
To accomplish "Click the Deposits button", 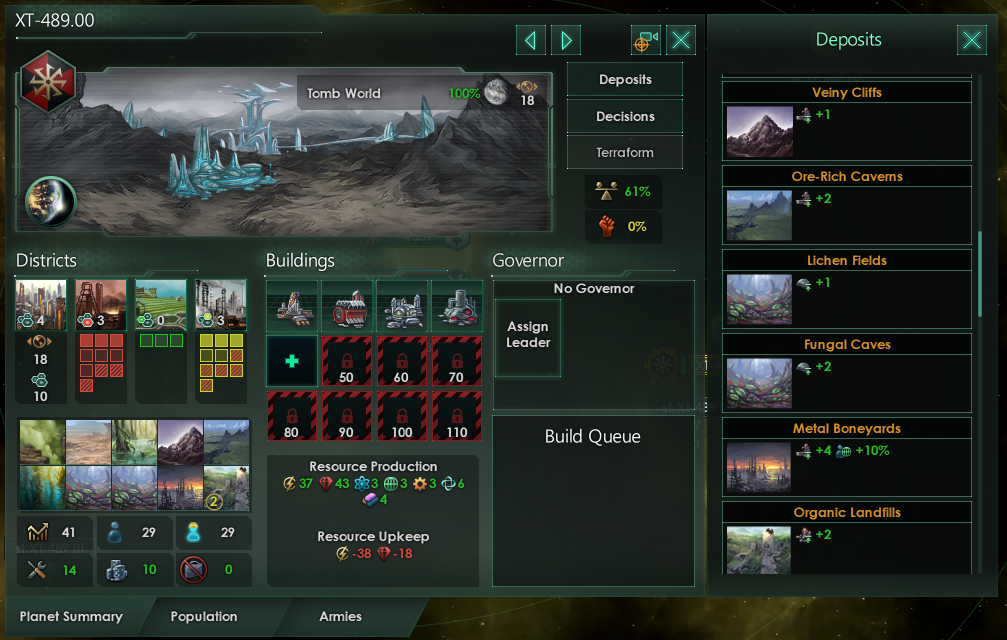I will coord(625,80).
